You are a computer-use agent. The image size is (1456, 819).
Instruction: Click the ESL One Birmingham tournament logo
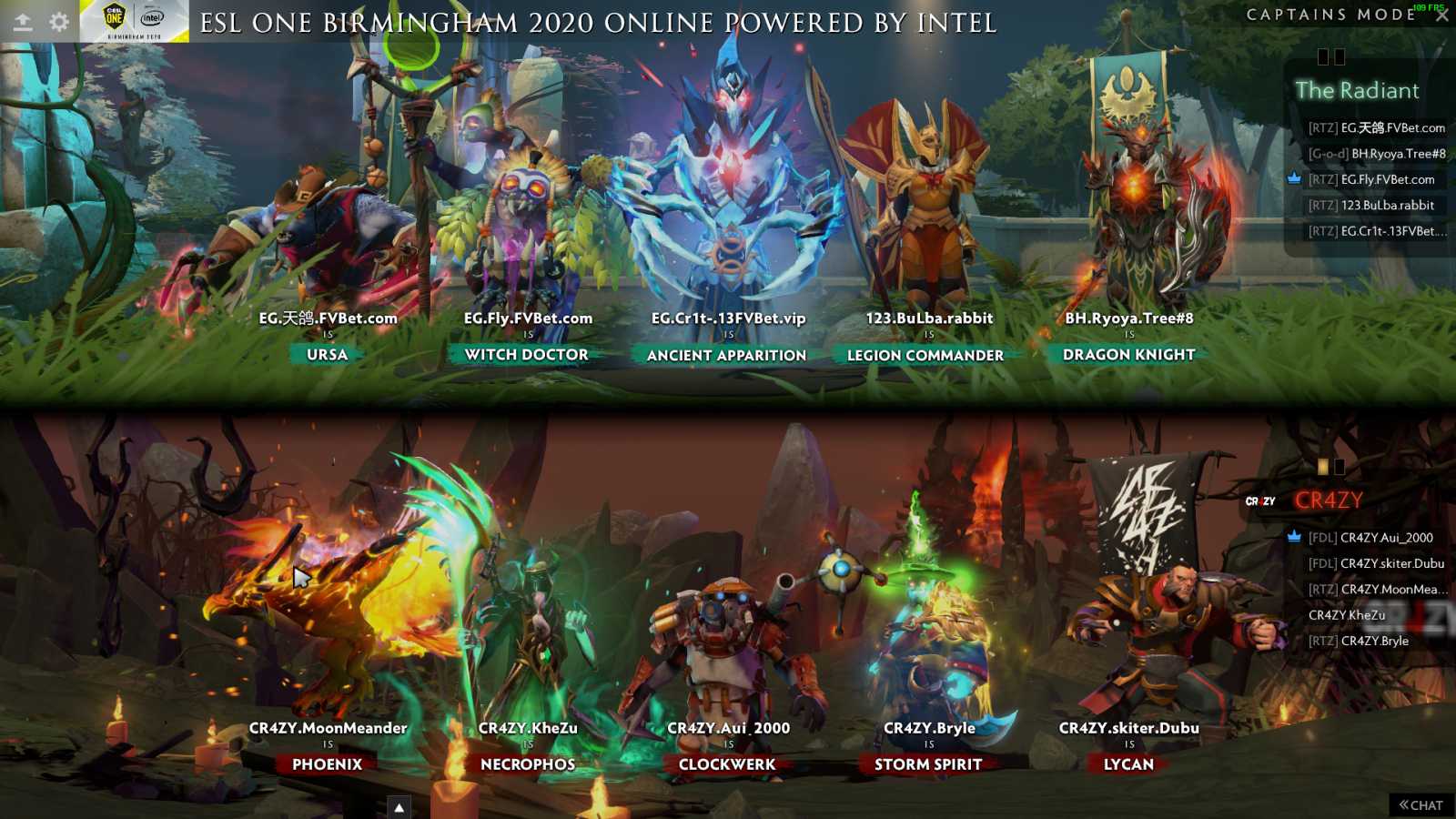click(134, 21)
